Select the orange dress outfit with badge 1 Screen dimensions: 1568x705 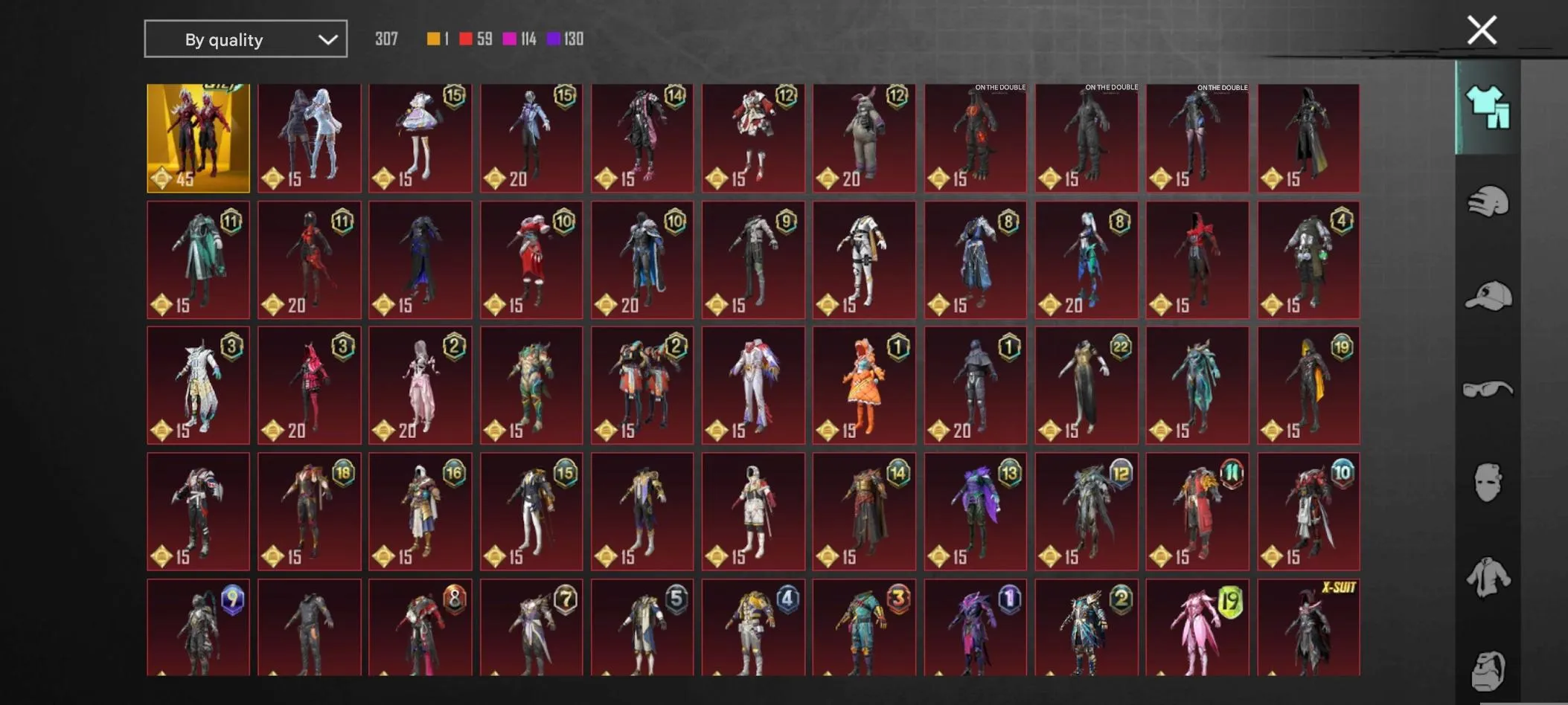[x=864, y=384]
